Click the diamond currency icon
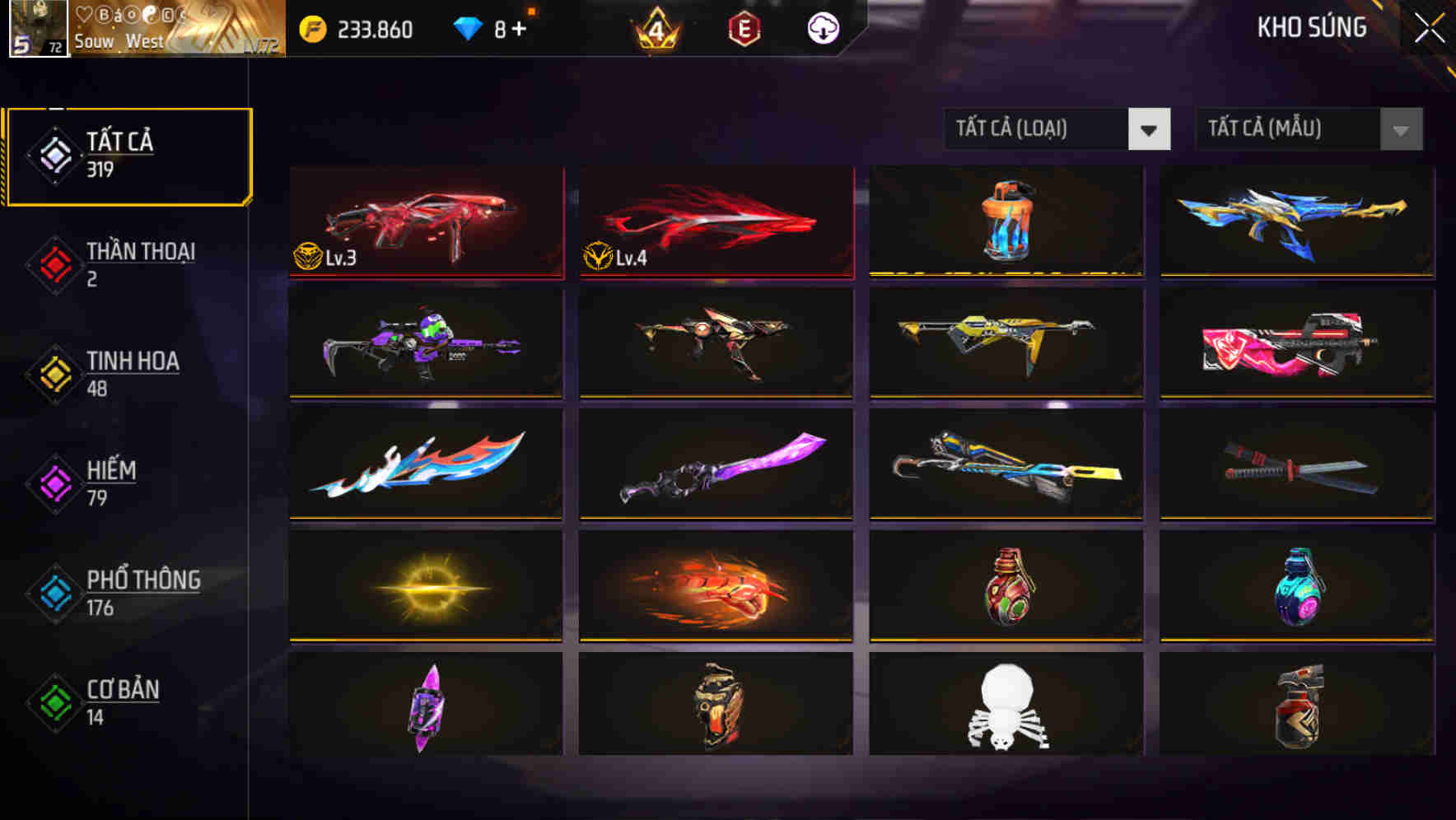This screenshot has height=820, width=1456. coord(468,26)
